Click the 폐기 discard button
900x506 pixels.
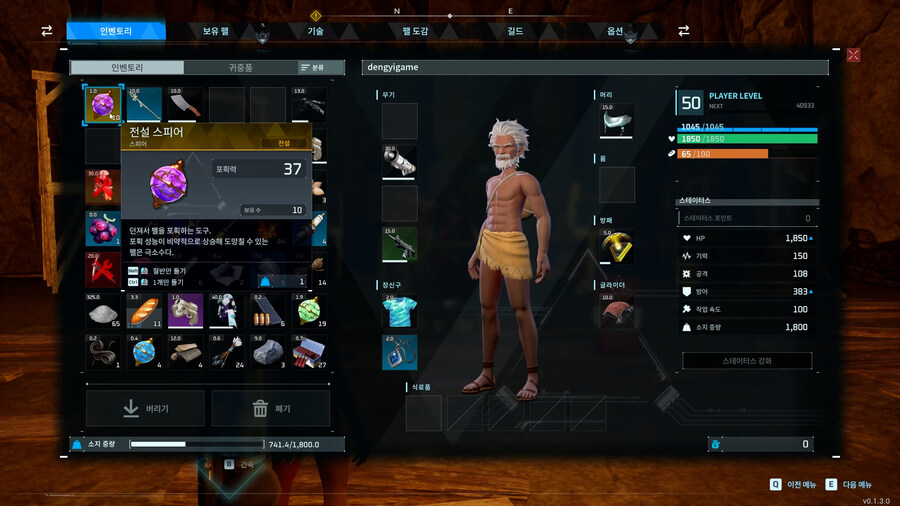pyautogui.click(x=271, y=408)
